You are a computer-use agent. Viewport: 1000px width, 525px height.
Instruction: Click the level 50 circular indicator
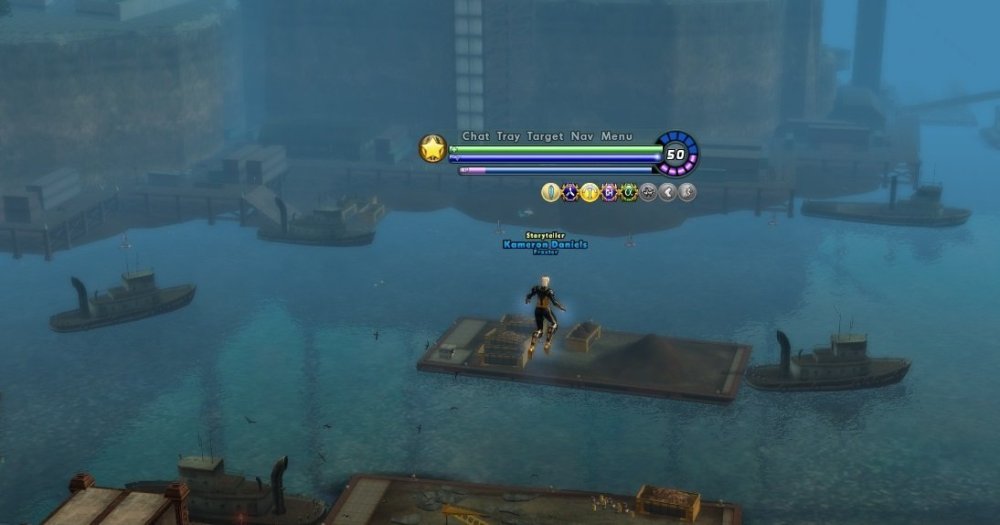[x=677, y=154]
